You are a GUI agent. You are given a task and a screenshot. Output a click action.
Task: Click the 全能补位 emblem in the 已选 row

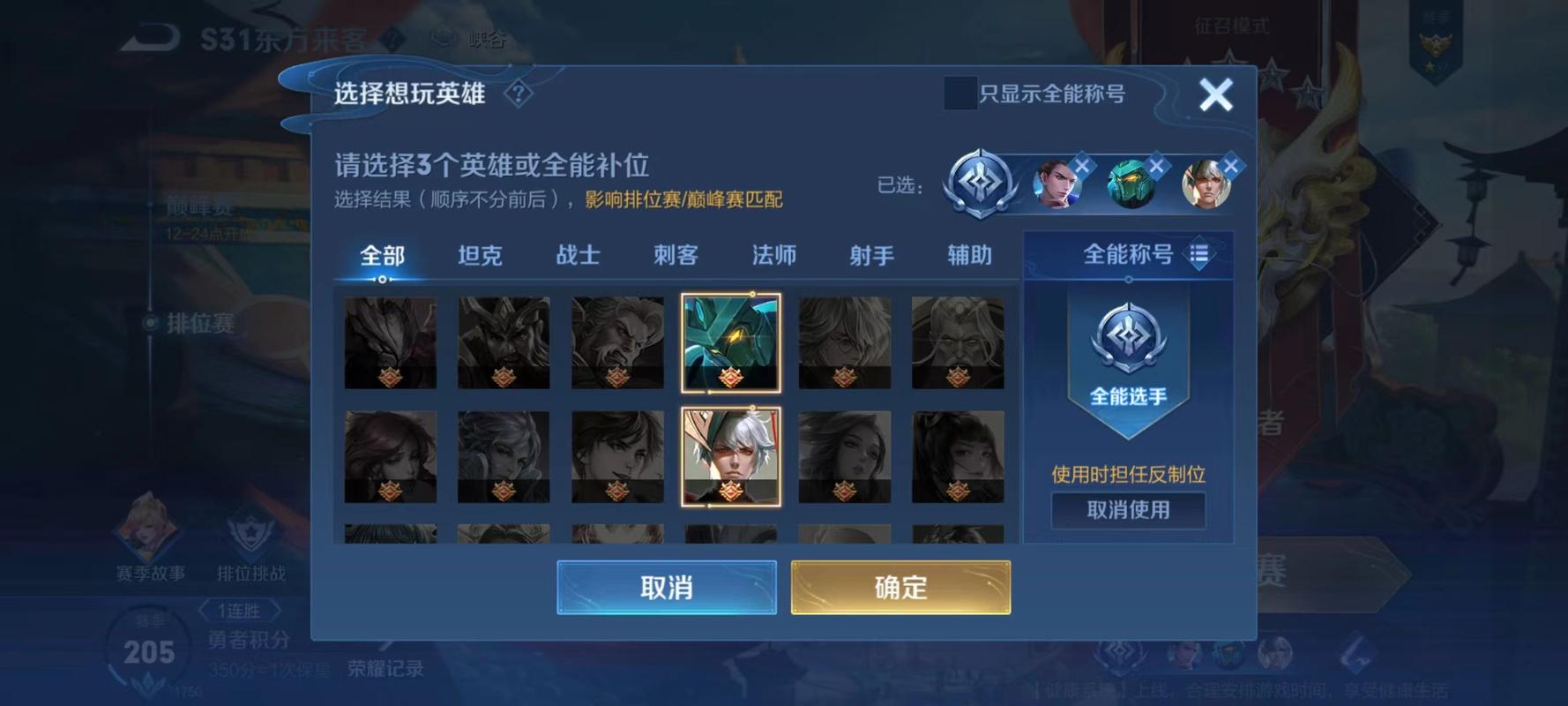(979, 184)
